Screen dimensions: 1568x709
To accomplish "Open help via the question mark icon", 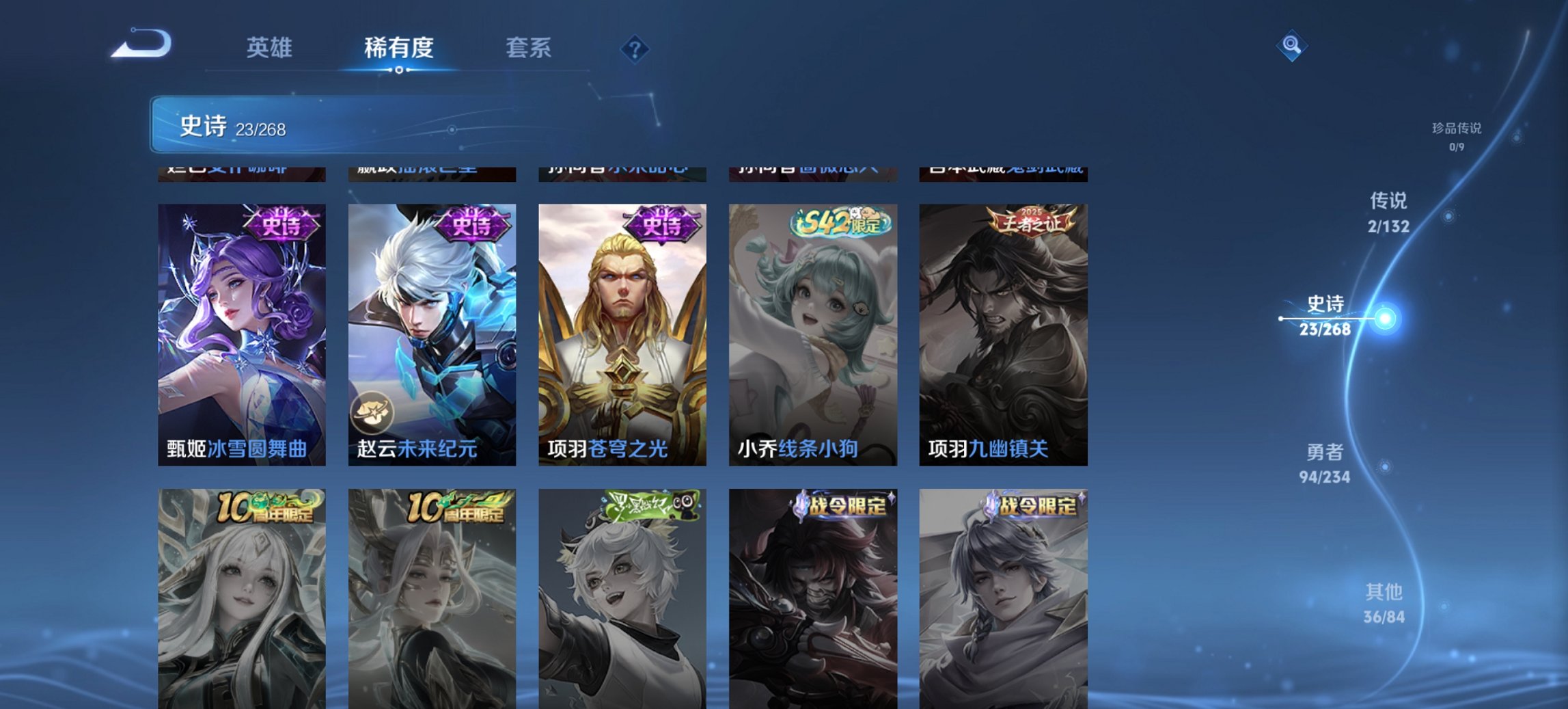I will coord(634,48).
